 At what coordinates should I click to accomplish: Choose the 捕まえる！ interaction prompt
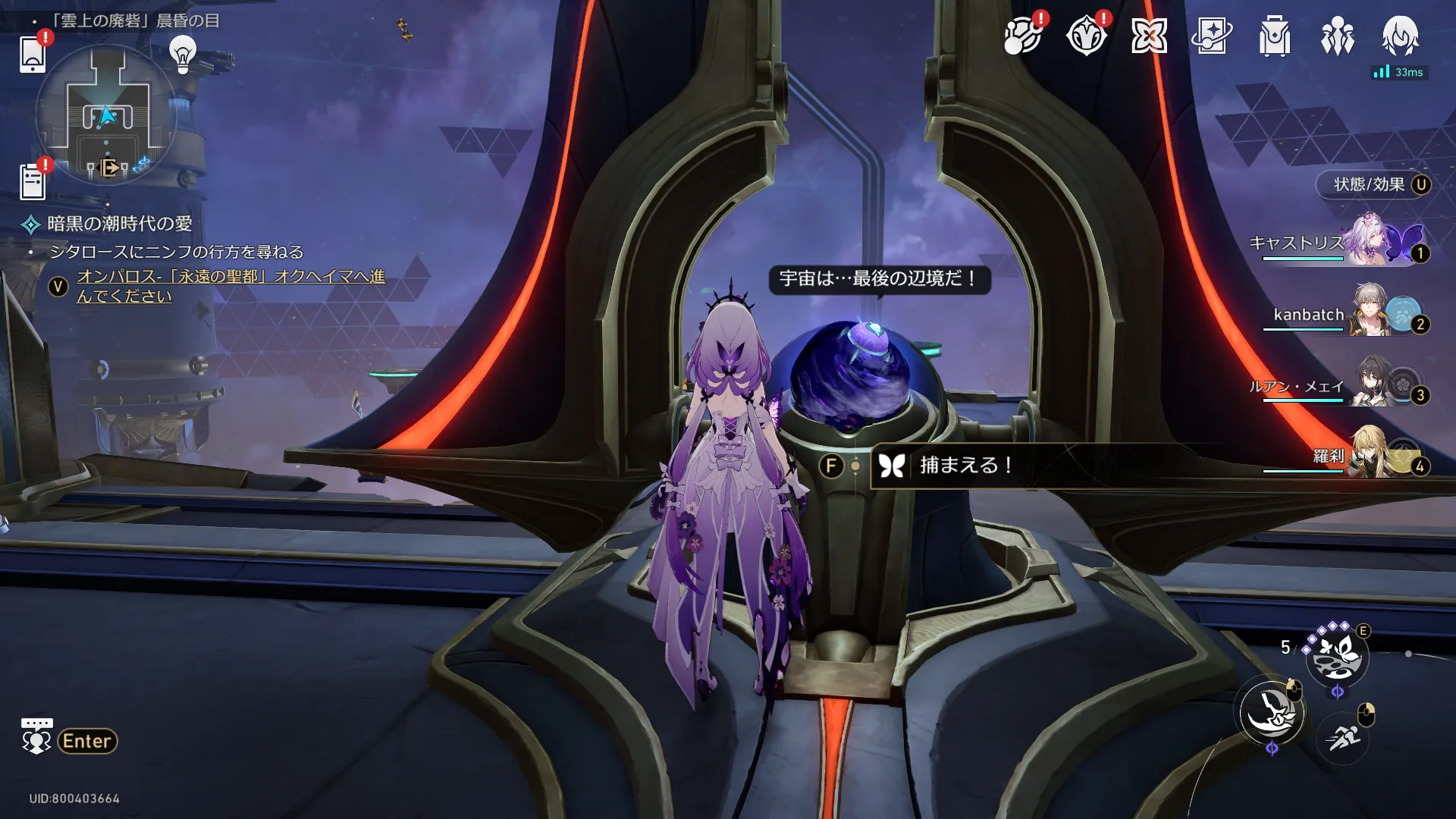pyautogui.click(x=965, y=465)
